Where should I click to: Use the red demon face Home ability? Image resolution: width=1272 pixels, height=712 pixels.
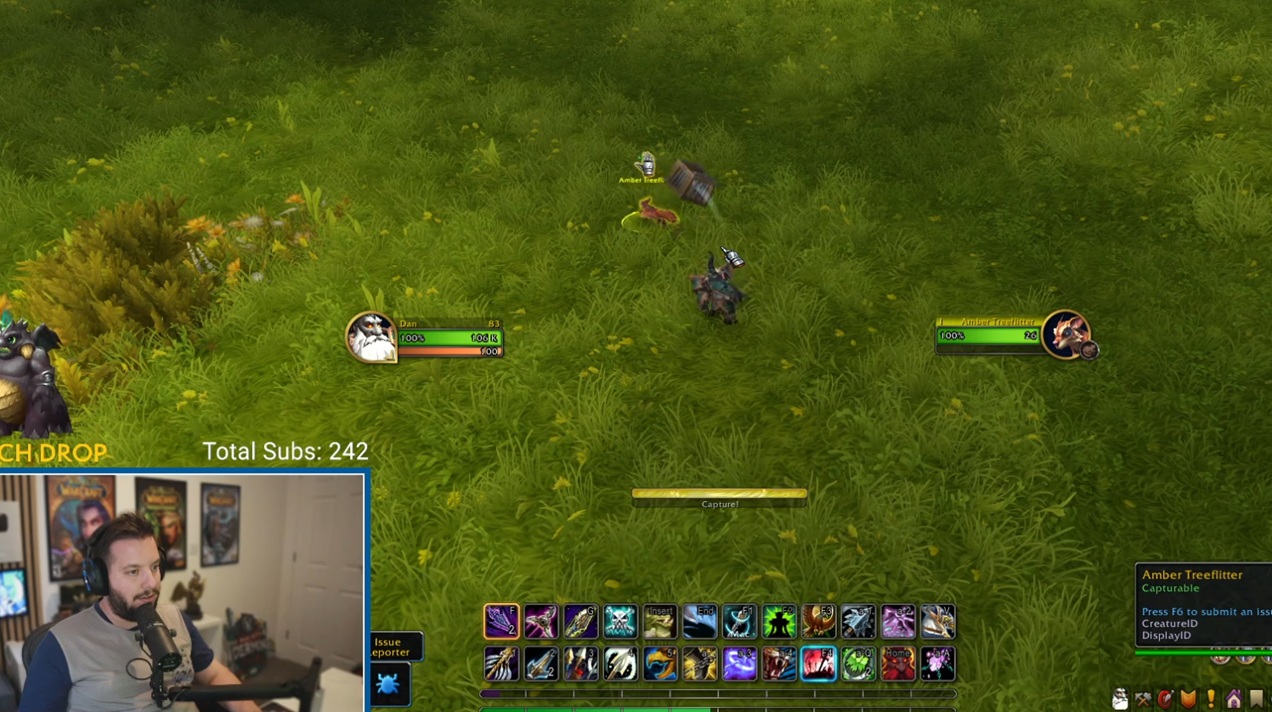click(x=898, y=664)
